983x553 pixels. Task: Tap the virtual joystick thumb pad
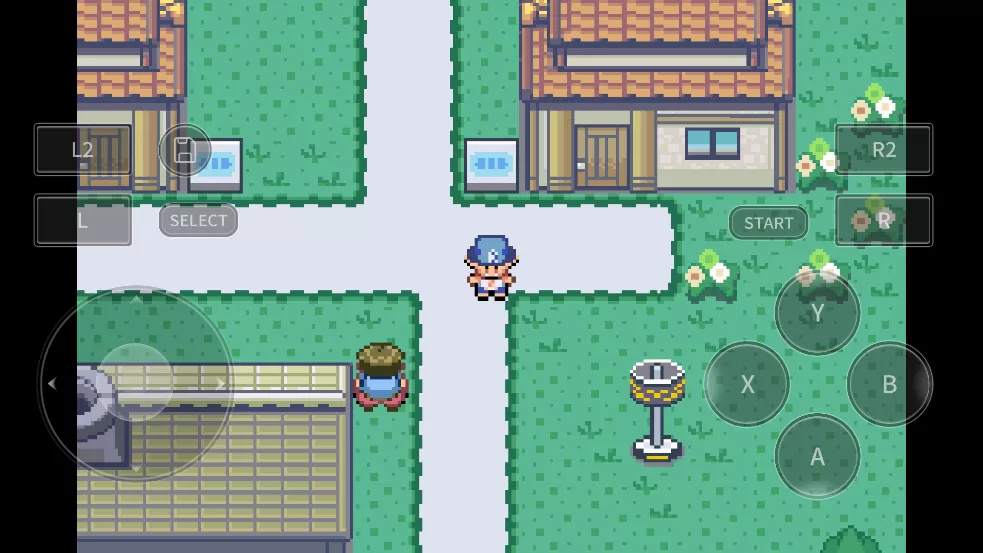tap(135, 383)
